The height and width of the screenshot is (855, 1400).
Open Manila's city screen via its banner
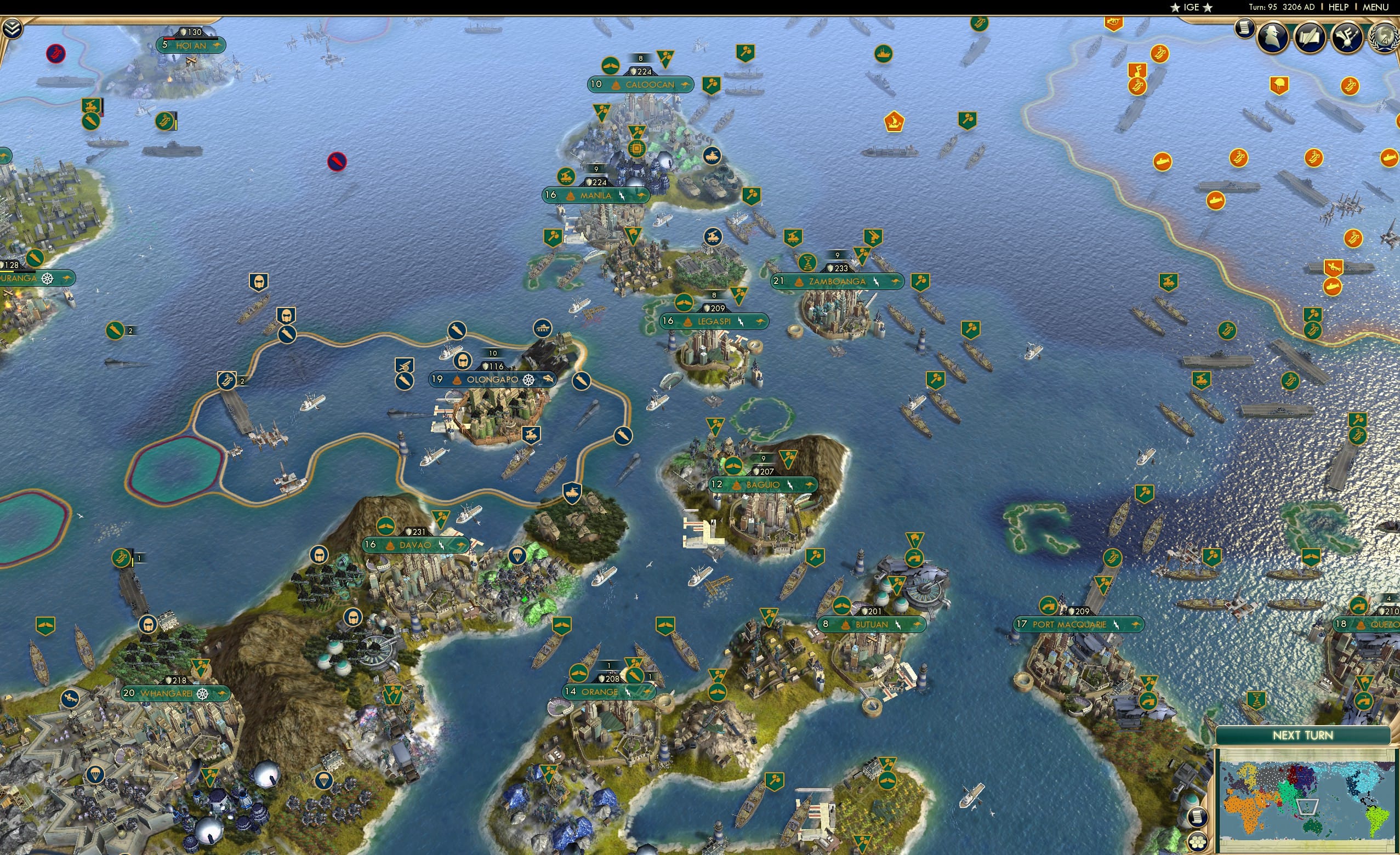(x=595, y=195)
